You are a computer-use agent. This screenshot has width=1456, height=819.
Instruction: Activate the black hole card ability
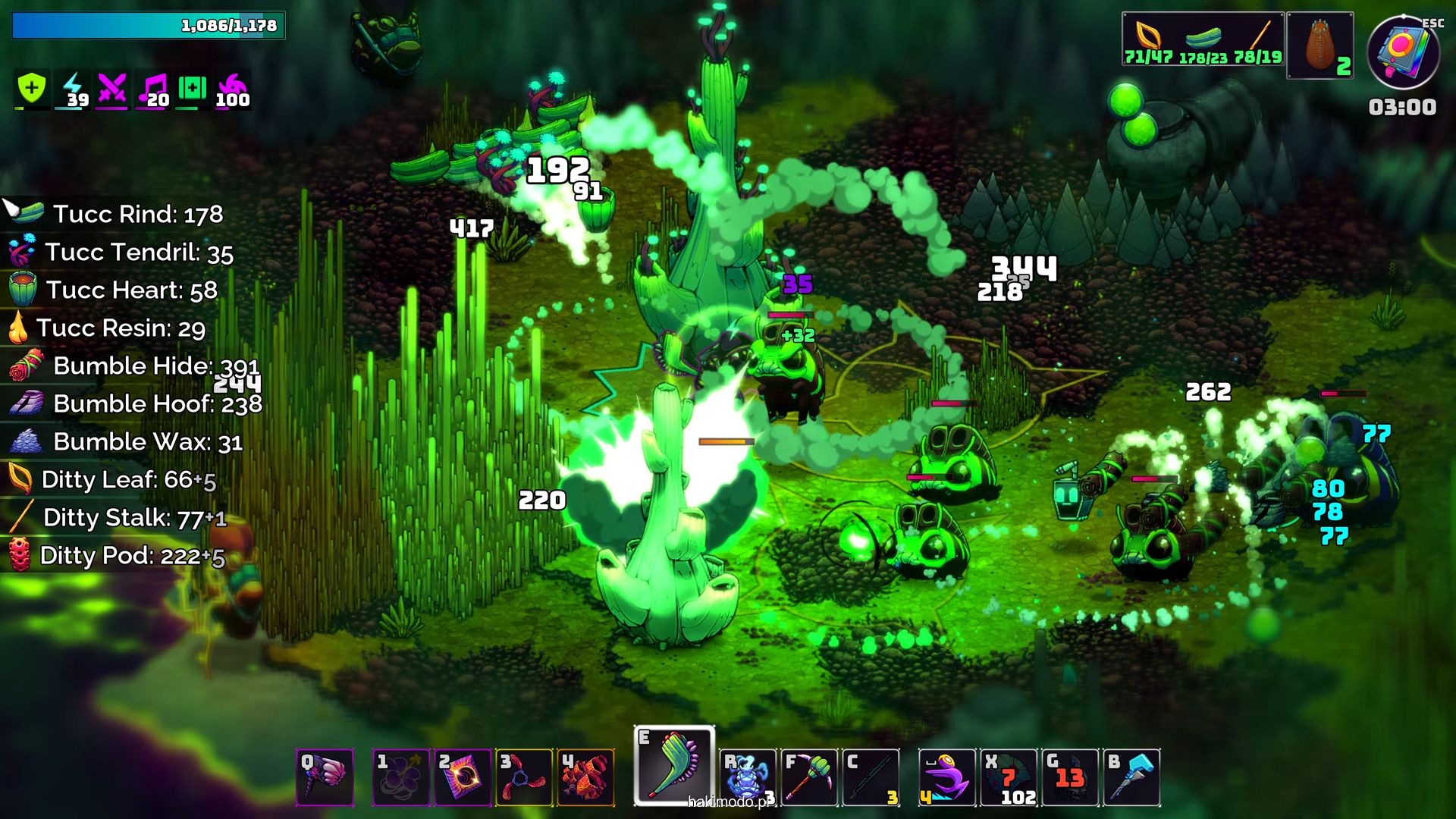[x=463, y=777]
